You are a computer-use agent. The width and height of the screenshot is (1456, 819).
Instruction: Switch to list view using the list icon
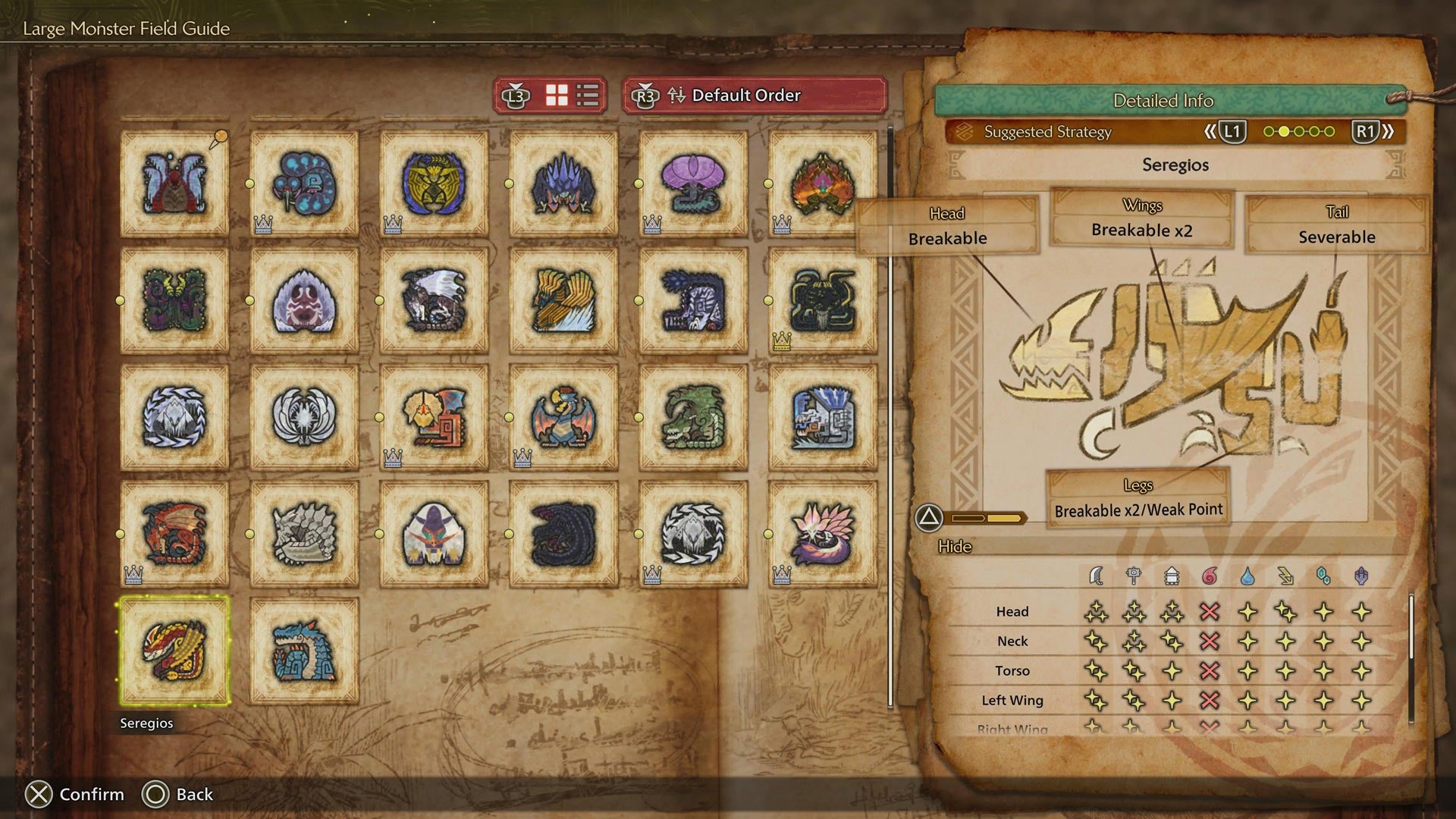pos(586,95)
